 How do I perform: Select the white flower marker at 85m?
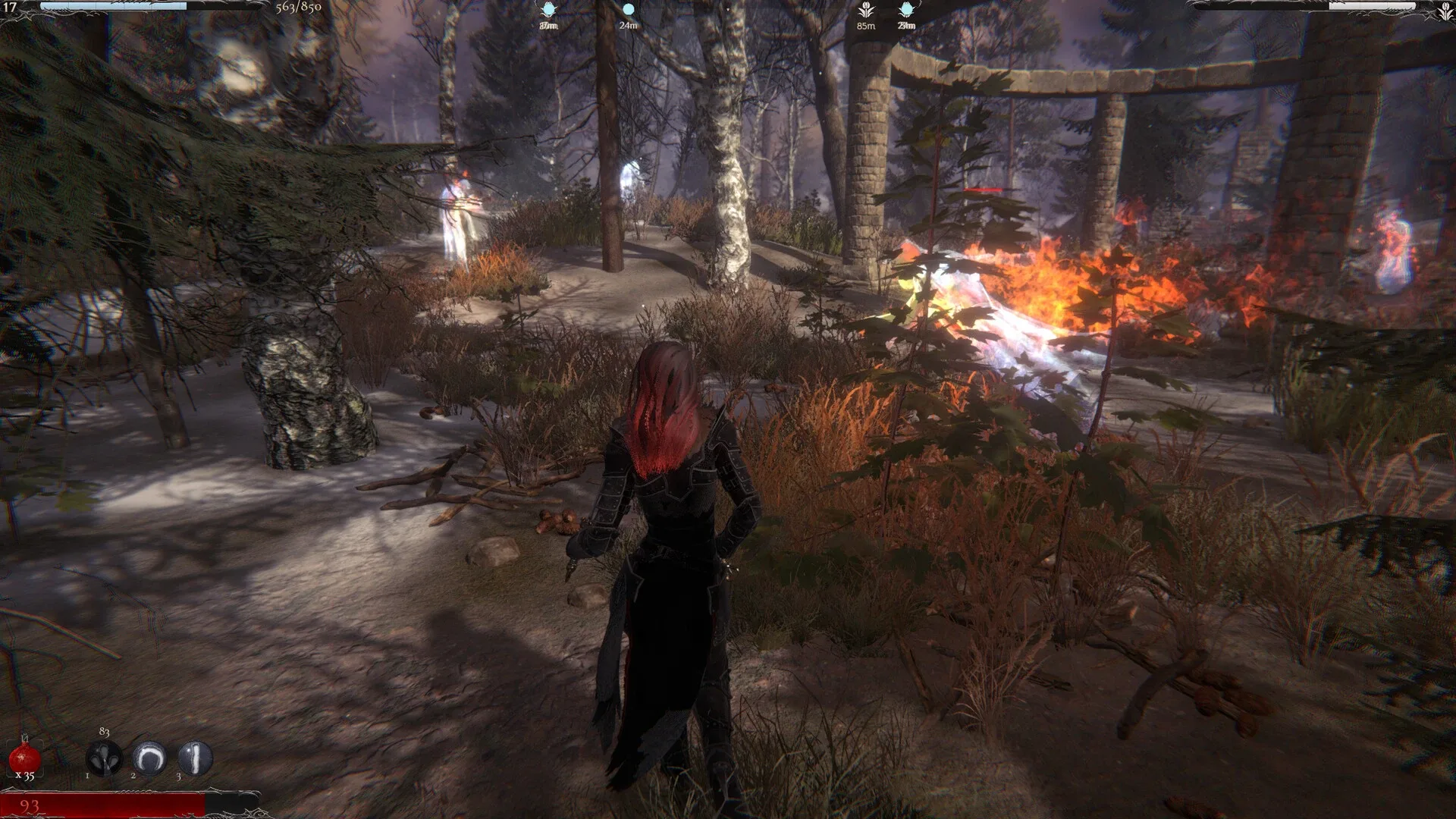[x=866, y=11]
